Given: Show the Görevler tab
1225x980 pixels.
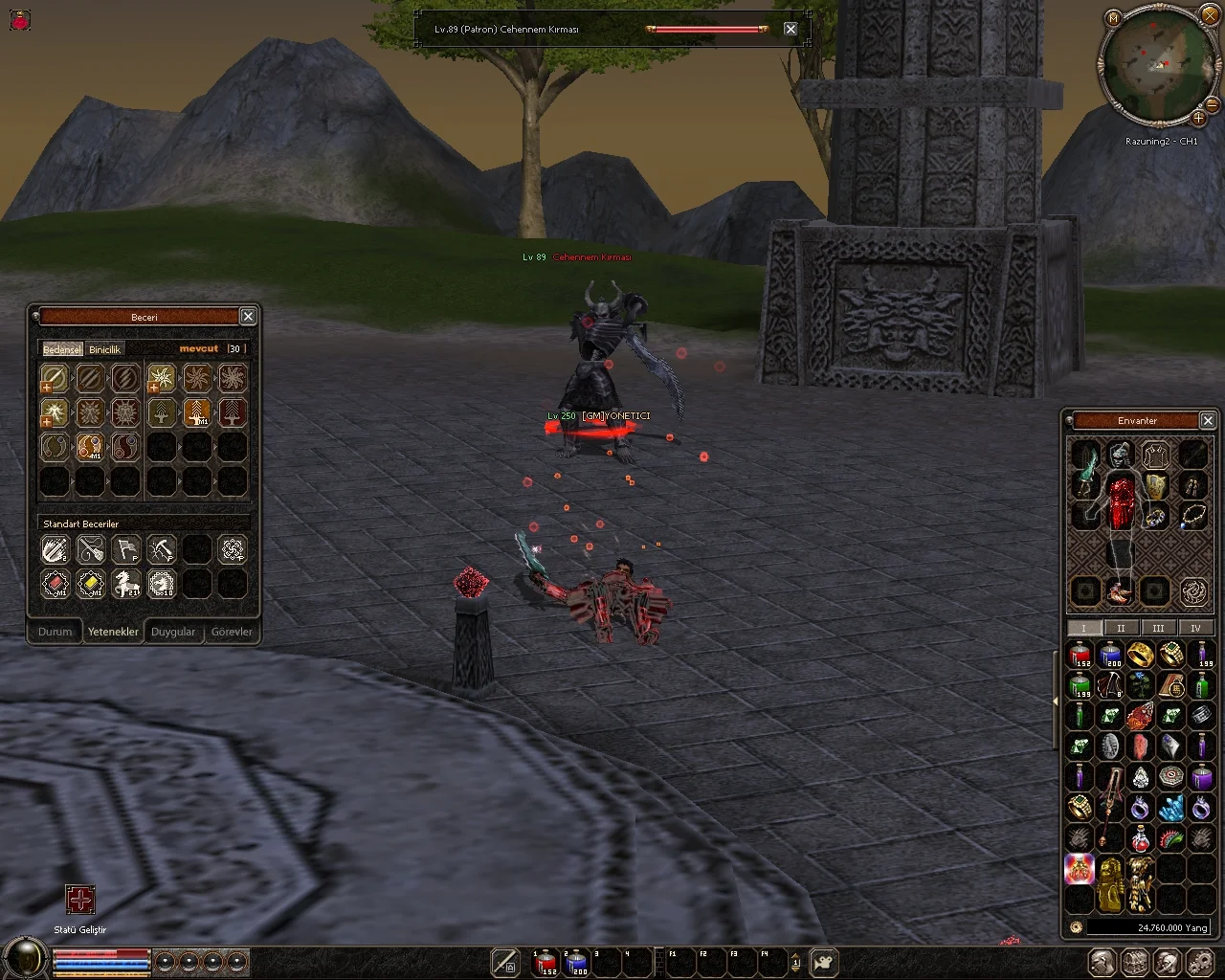Looking at the screenshot, I should [232, 632].
